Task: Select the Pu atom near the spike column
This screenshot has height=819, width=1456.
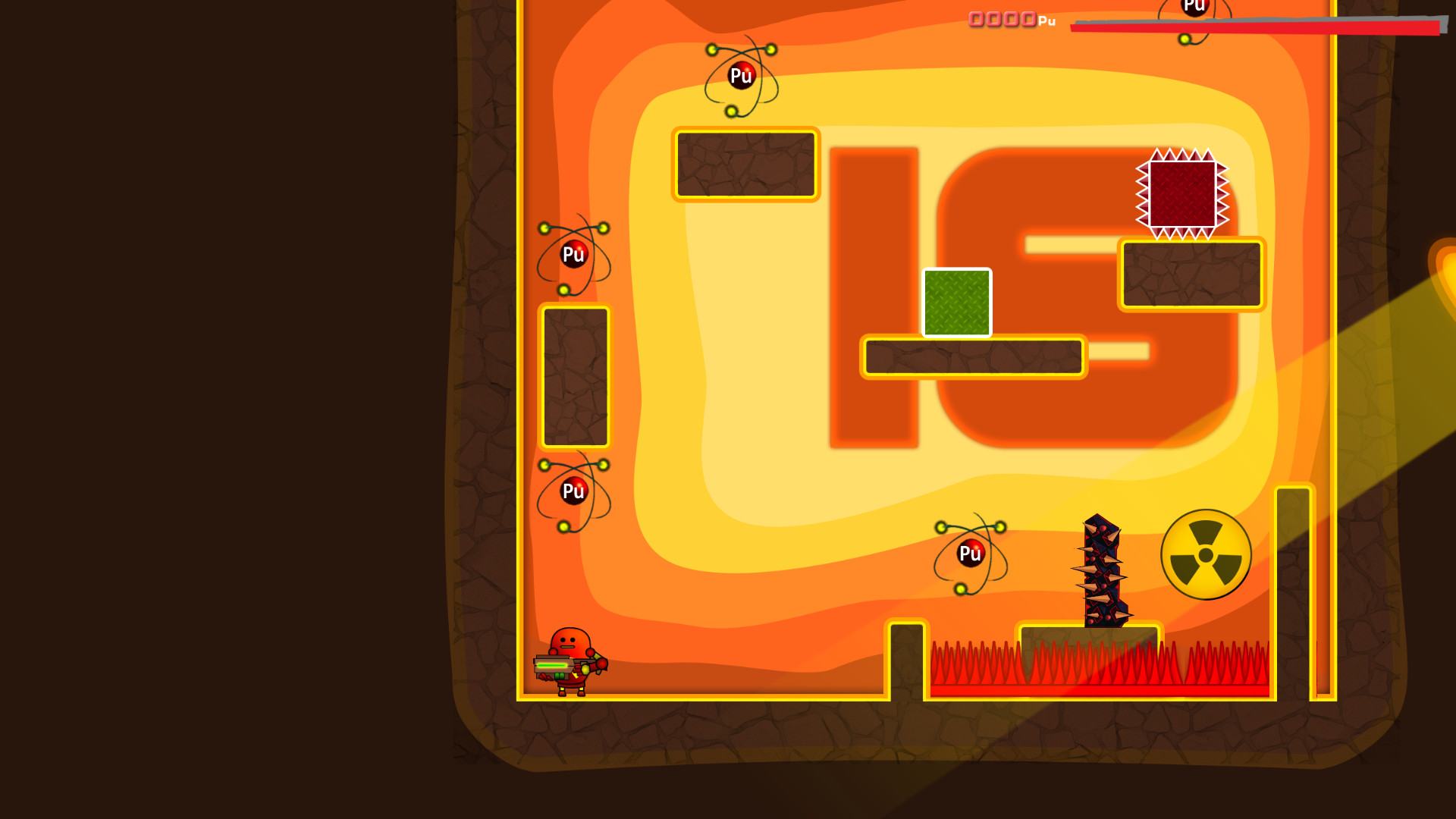Action: click(969, 554)
